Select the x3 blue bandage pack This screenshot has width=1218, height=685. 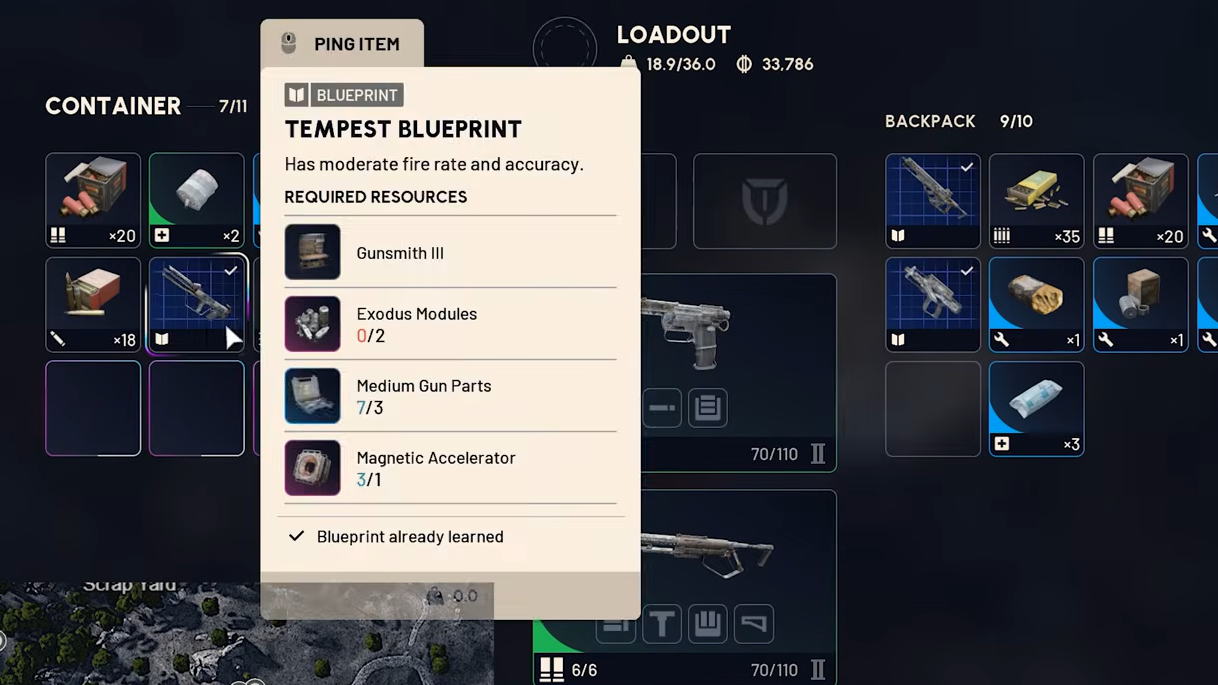coord(1036,408)
